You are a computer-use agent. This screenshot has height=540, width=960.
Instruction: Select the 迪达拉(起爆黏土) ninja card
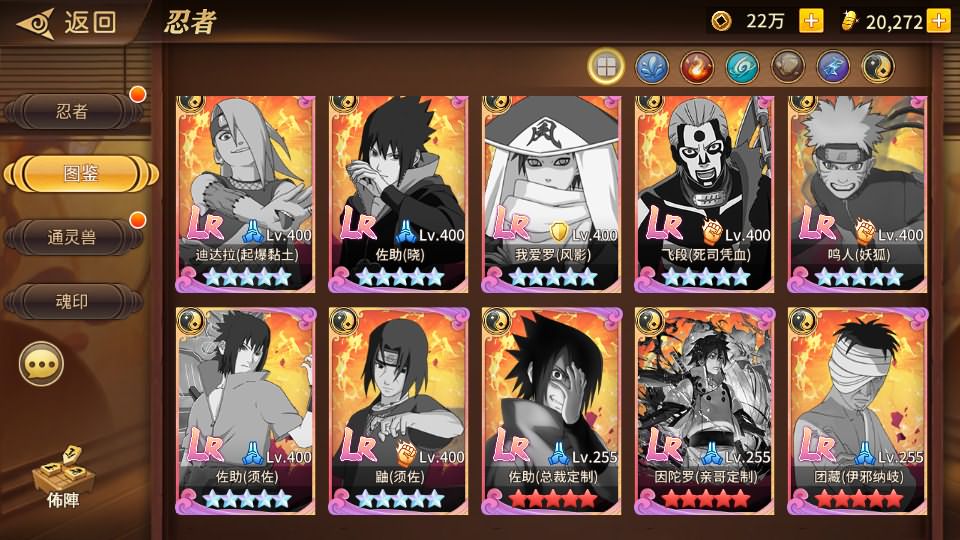click(x=245, y=190)
